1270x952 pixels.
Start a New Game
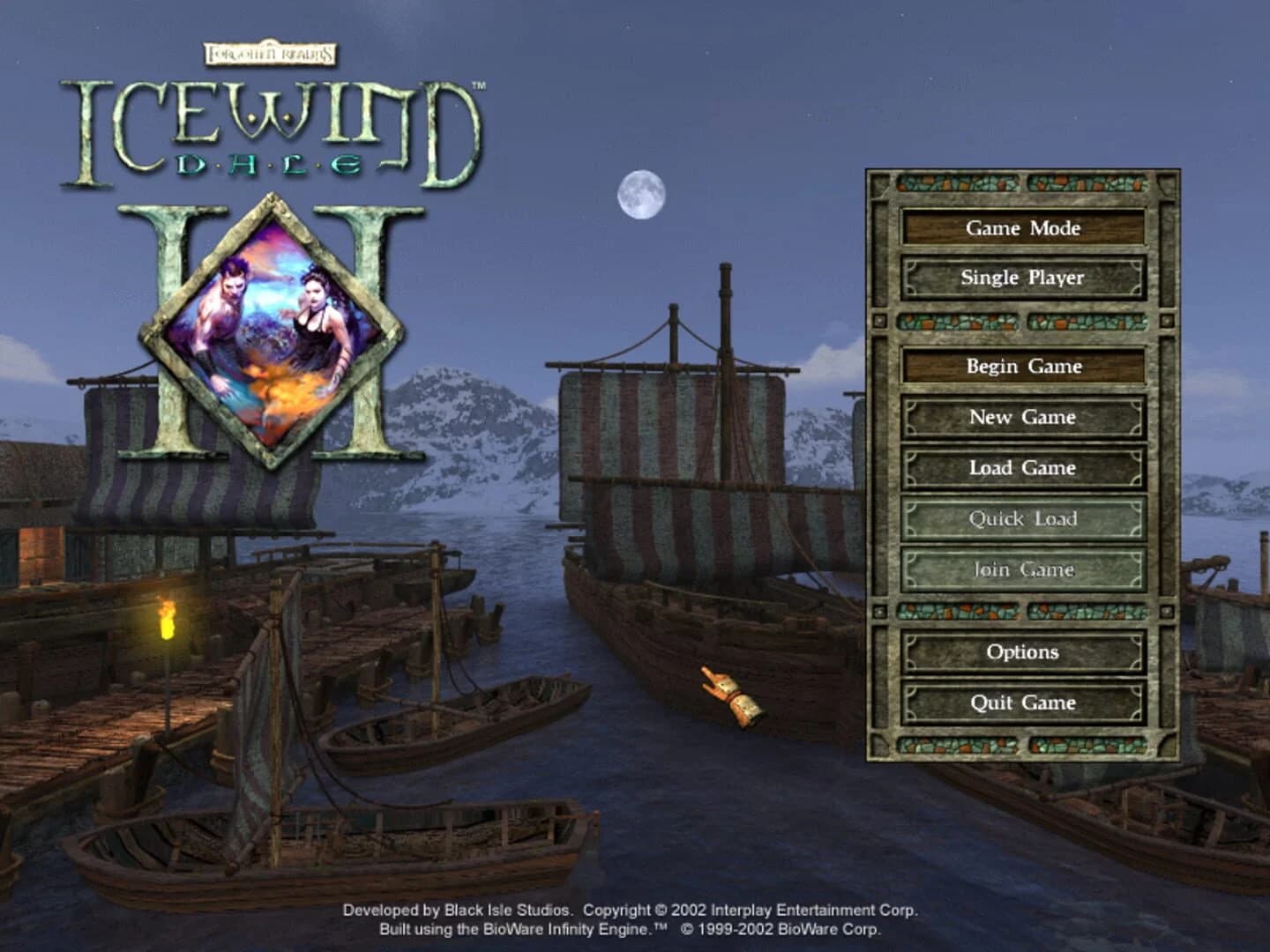click(x=1023, y=417)
